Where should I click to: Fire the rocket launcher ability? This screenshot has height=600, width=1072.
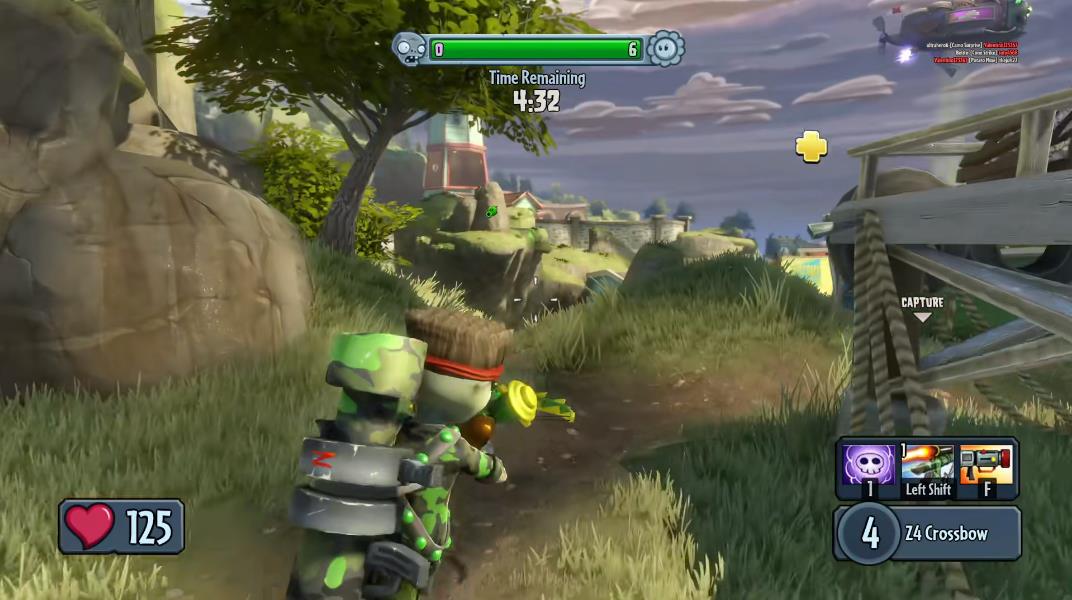pyautogui.click(x=987, y=467)
